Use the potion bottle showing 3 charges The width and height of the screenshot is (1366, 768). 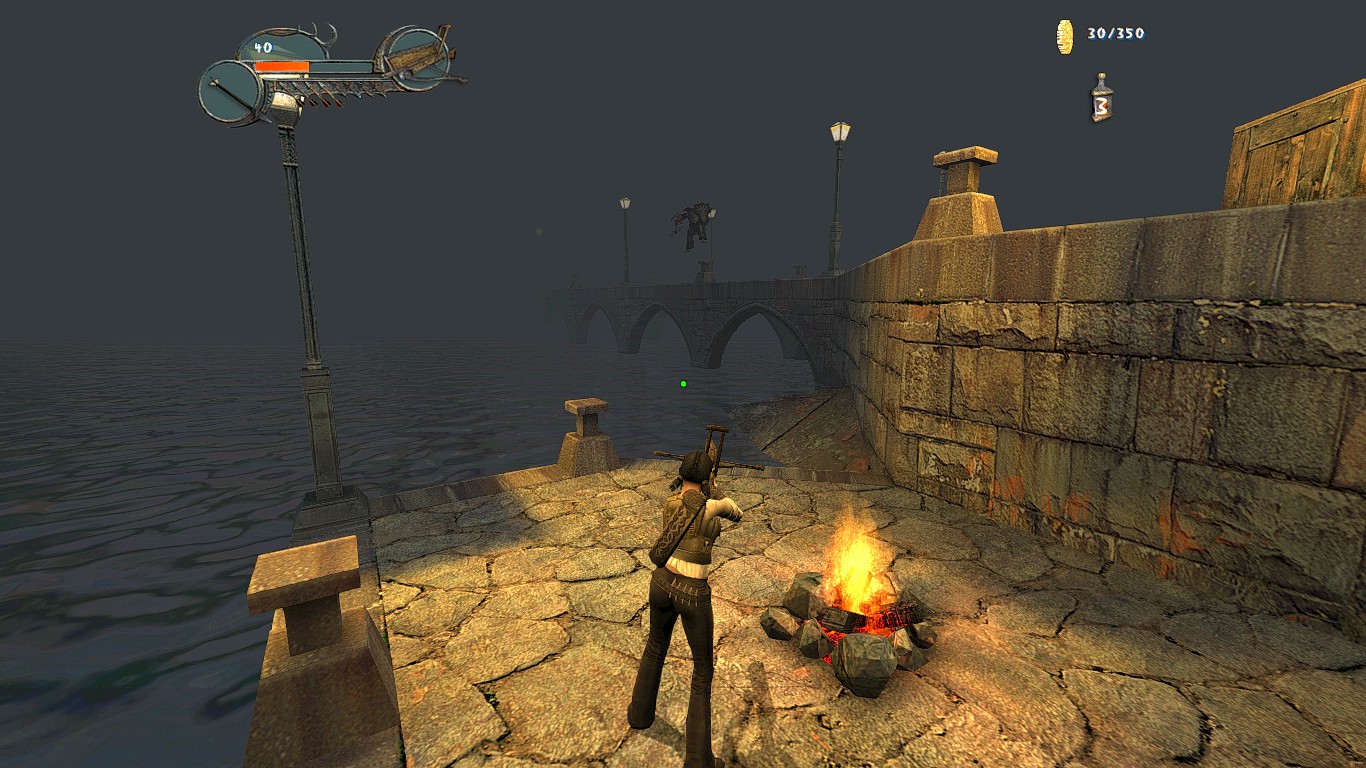[1103, 97]
